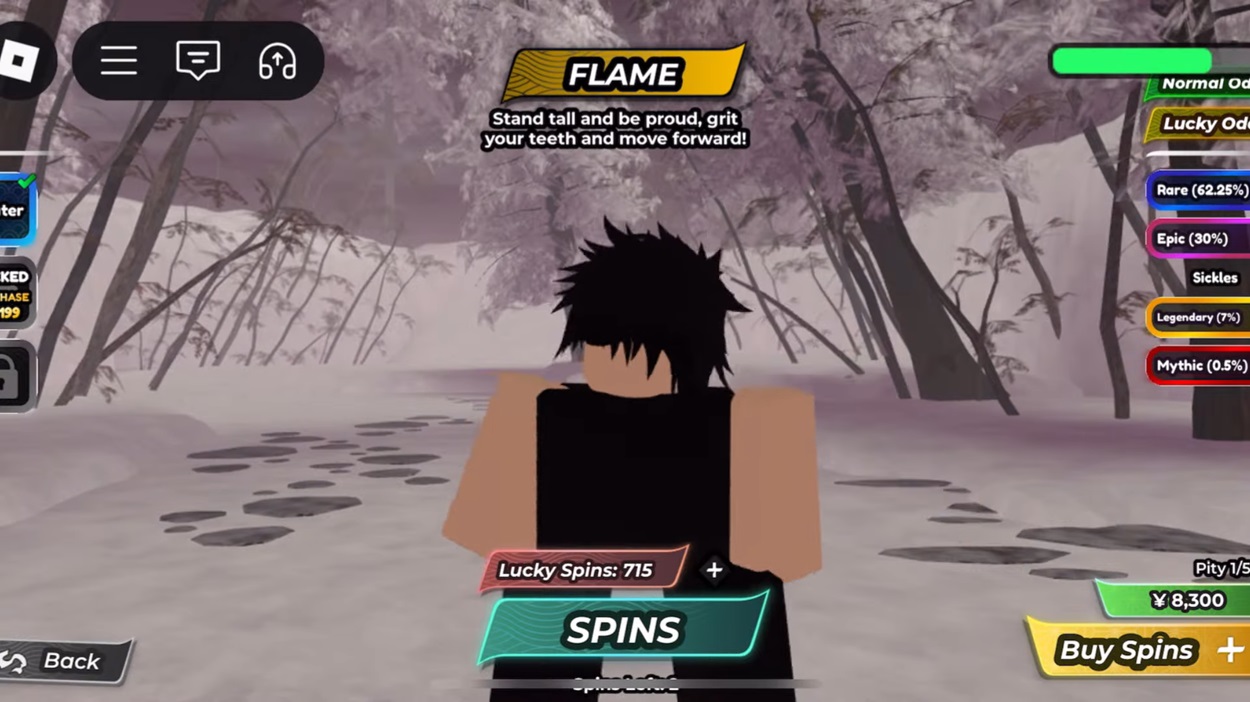Image resolution: width=1250 pixels, height=702 pixels.
Task: Open the Roblox logo menu
Action: tap(20, 62)
